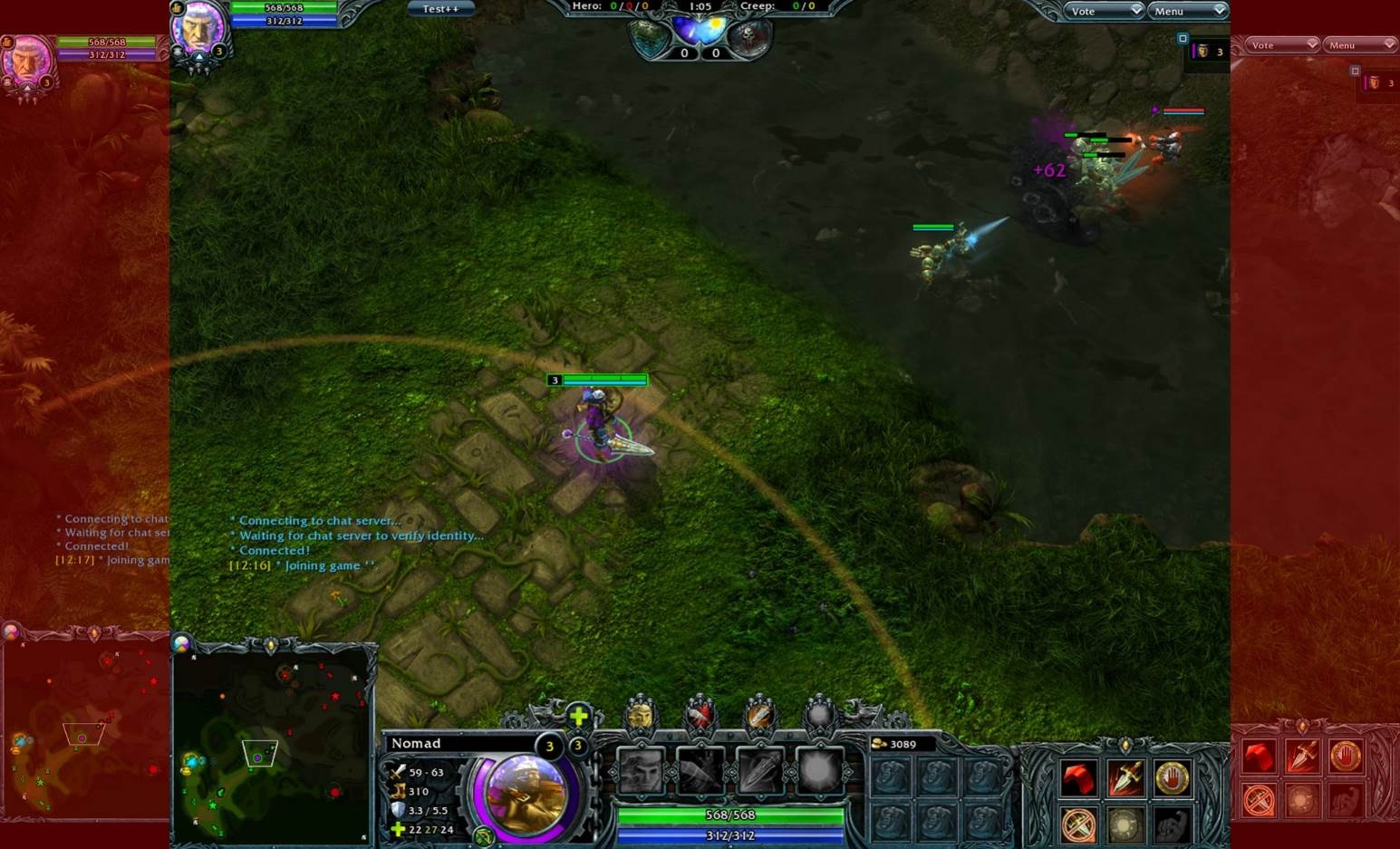Click the red arrow move command
This screenshot has height=849, width=1400.
(x=1078, y=778)
